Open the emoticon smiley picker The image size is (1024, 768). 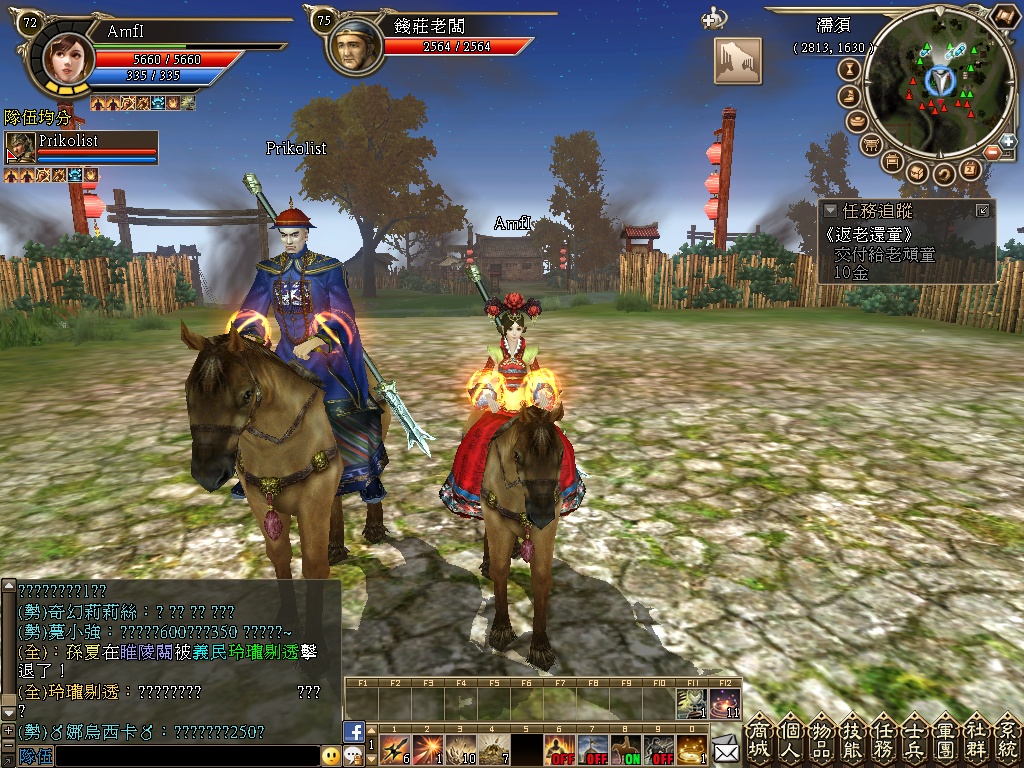click(331, 756)
